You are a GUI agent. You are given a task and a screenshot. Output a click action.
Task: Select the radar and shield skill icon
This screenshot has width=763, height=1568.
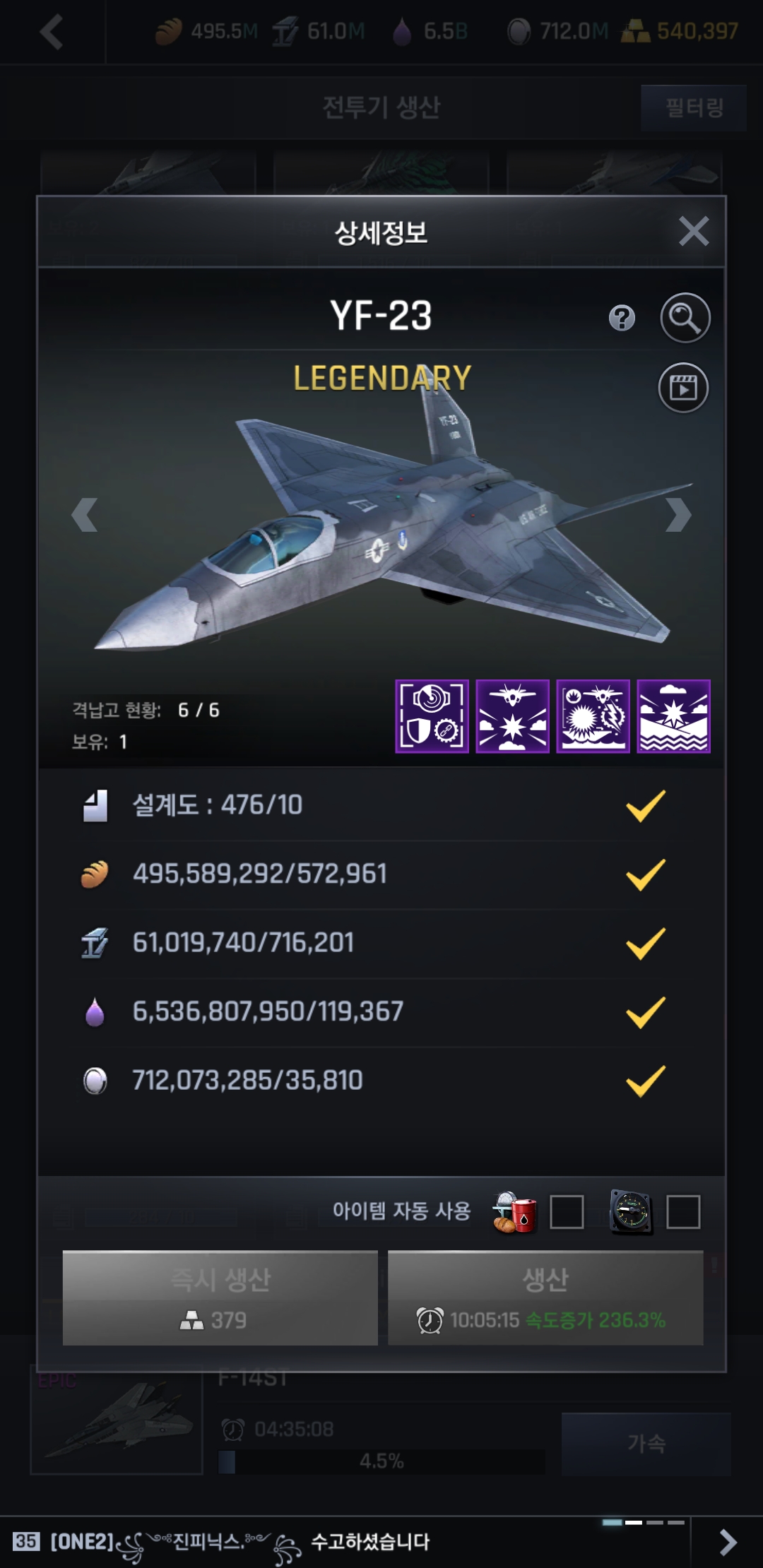coord(432,716)
